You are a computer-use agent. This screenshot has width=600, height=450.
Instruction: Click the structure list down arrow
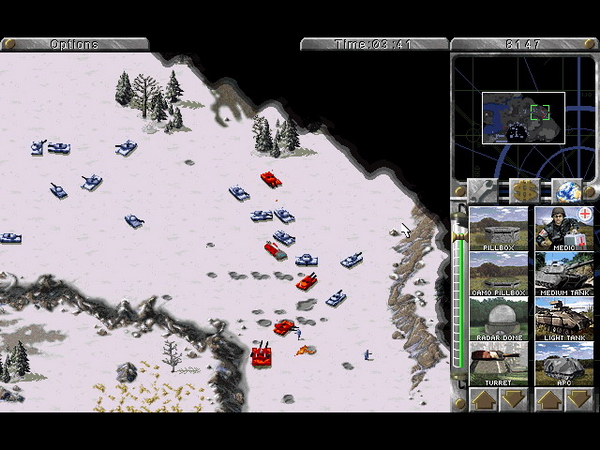[514, 399]
